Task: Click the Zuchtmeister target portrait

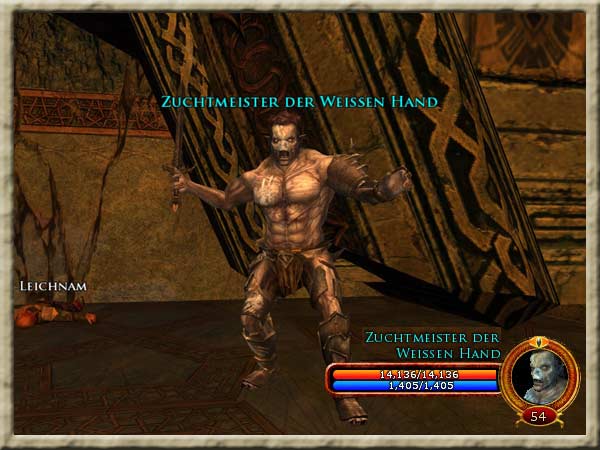Action: (x=539, y=374)
